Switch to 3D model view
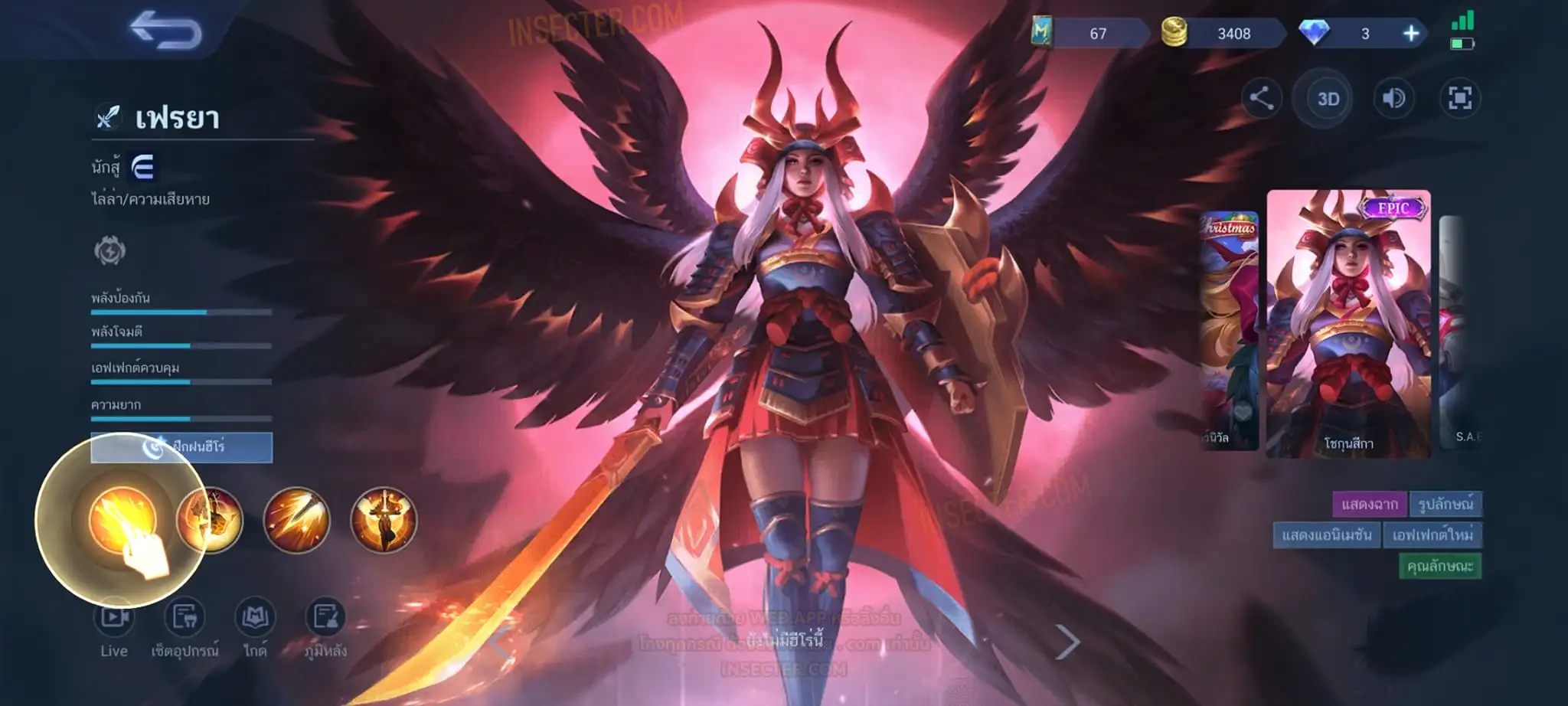 pos(1328,99)
